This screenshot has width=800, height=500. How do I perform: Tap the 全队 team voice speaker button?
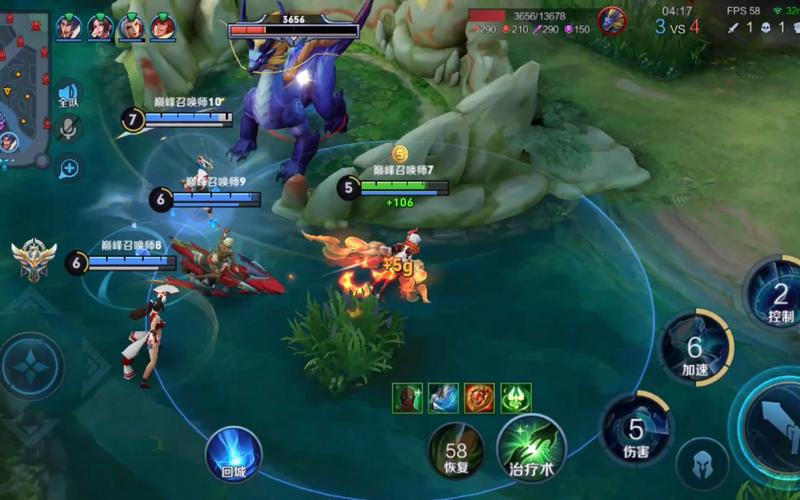coord(68,96)
